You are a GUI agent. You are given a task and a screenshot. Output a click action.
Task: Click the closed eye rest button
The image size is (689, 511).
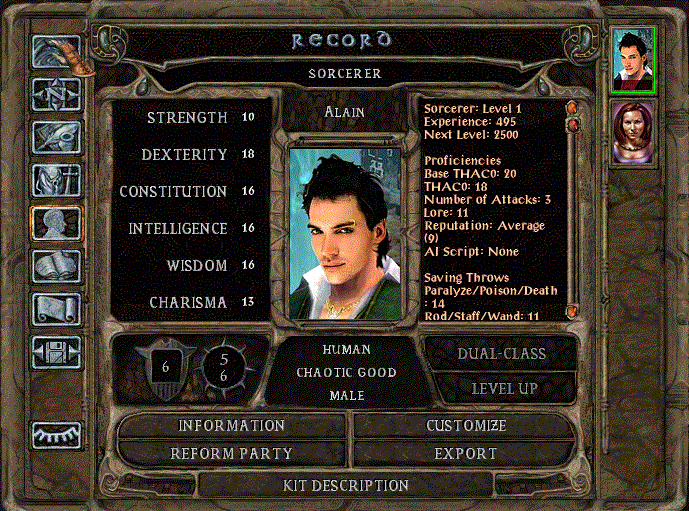(56, 434)
